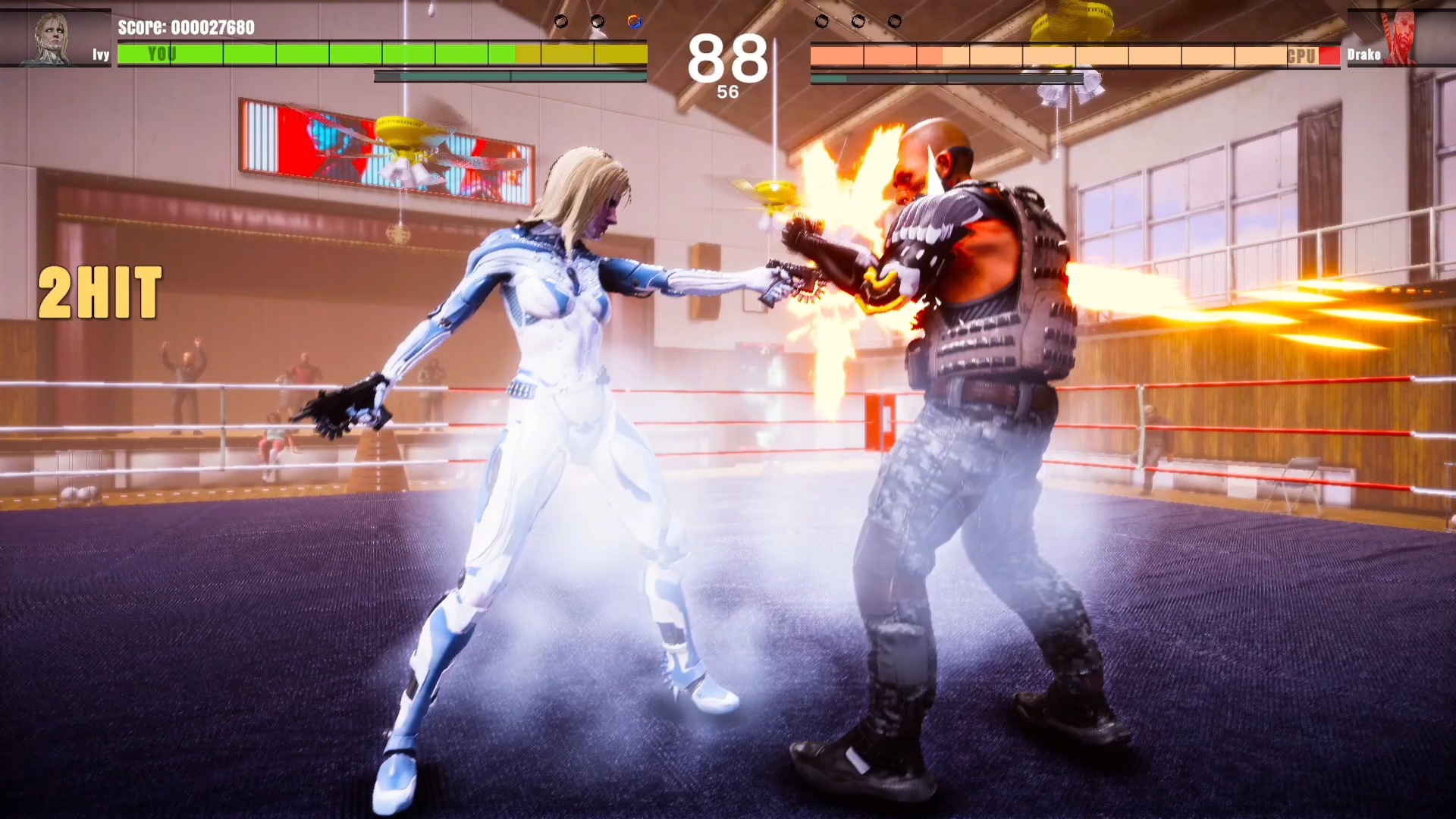Click the lit round-win indicator above Ivy's bar
The image size is (1456, 819).
633,20
